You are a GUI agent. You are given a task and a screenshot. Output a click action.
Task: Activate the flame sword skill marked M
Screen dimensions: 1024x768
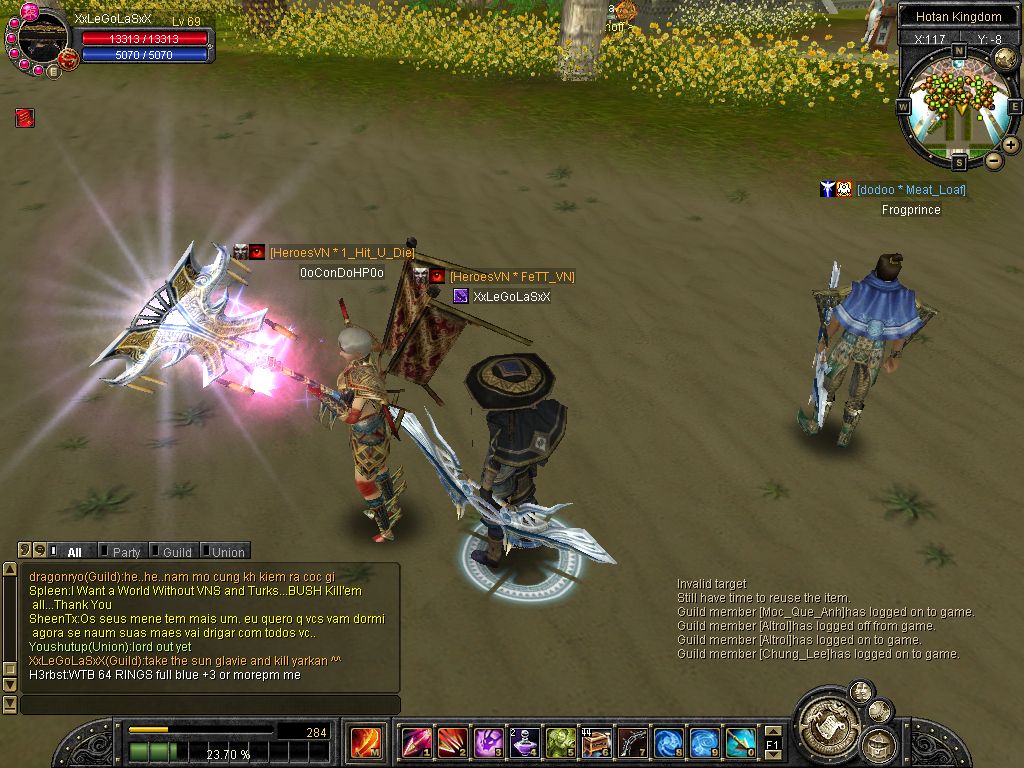[x=363, y=743]
